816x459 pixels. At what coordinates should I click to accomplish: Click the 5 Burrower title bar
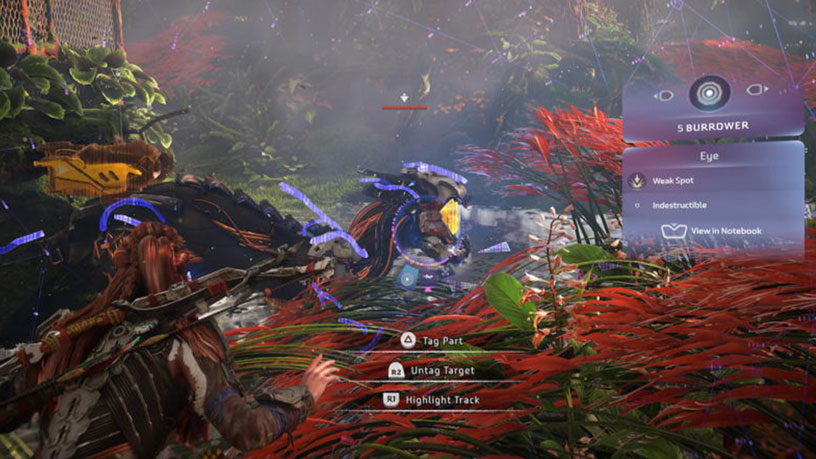713,127
